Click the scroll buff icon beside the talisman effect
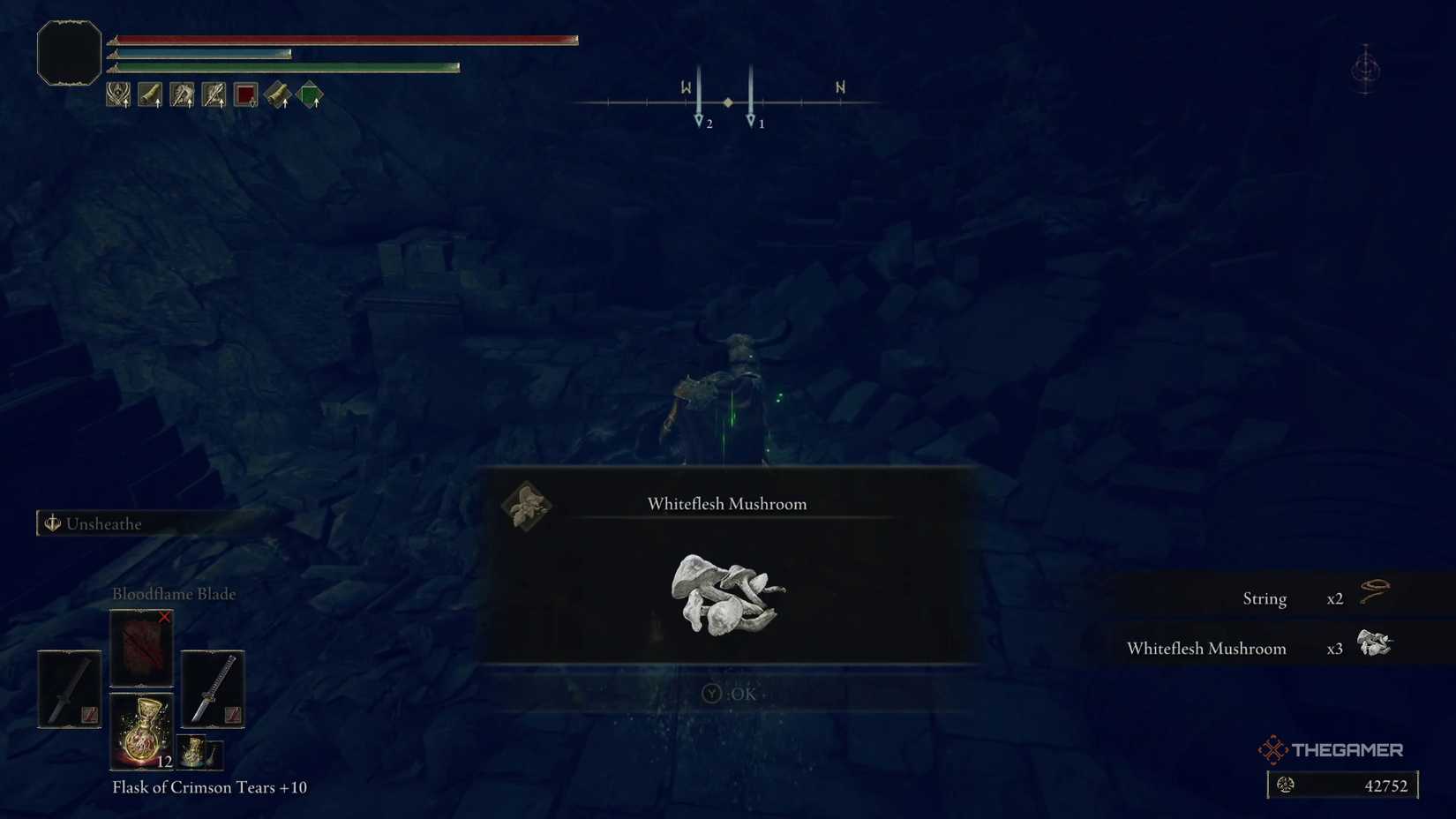The width and height of the screenshot is (1456, 819). [150, 95]
